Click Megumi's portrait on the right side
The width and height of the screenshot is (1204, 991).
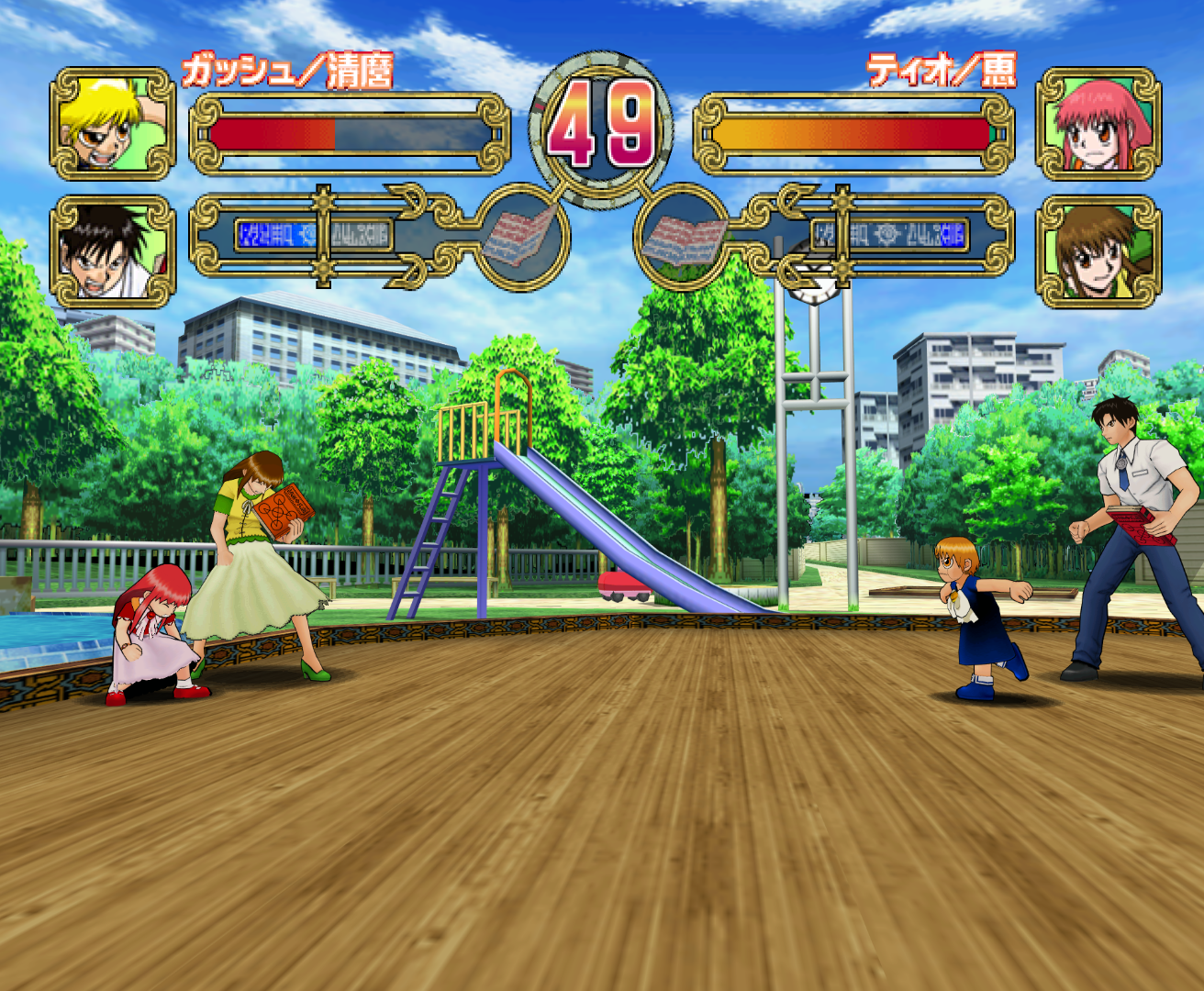click(1097, 248)
